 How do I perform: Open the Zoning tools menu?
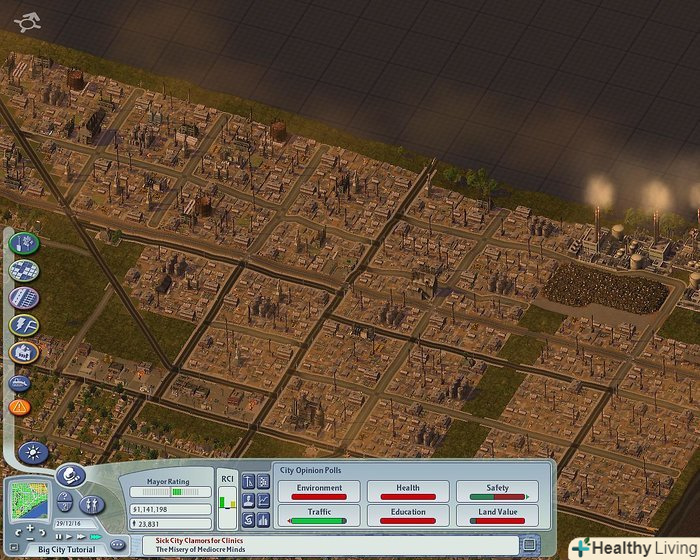pyautogui.click(x=23, y=271)
